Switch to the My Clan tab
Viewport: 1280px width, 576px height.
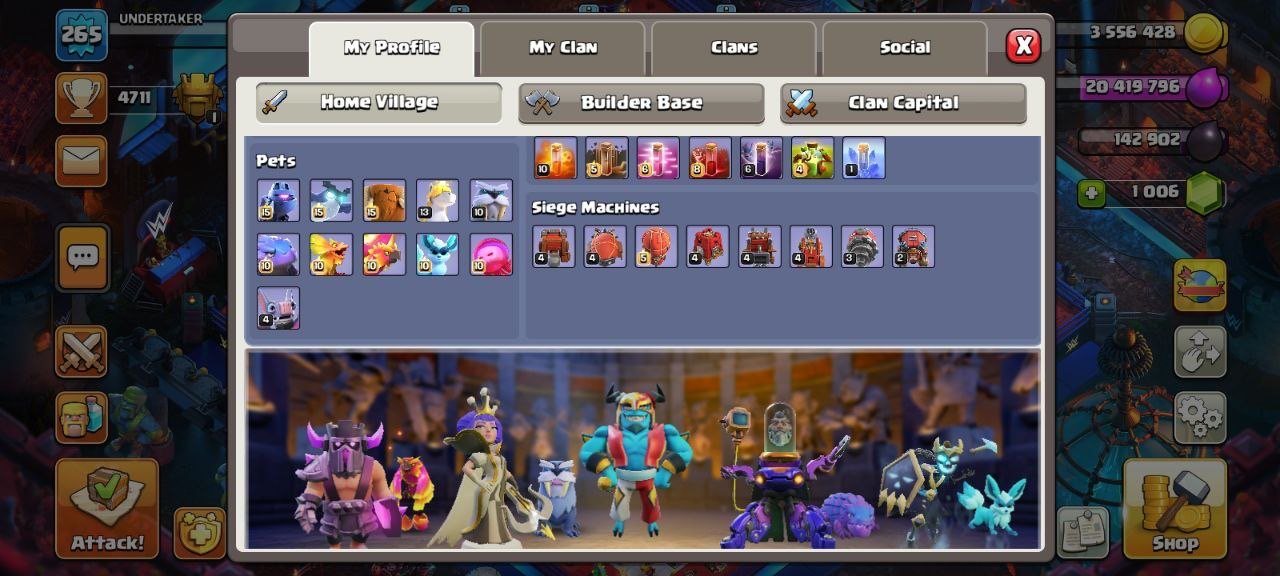(x=562, y=47)
